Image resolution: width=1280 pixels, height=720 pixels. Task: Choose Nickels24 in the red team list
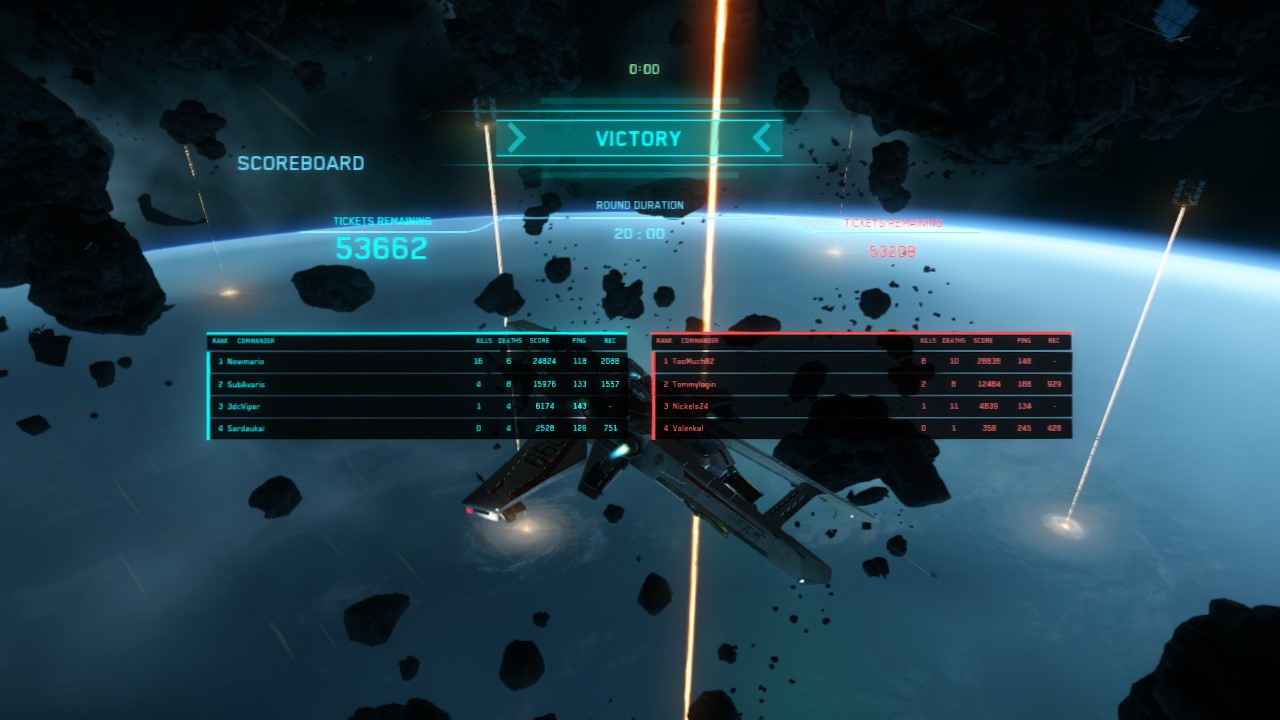click(x=861, y=406)
